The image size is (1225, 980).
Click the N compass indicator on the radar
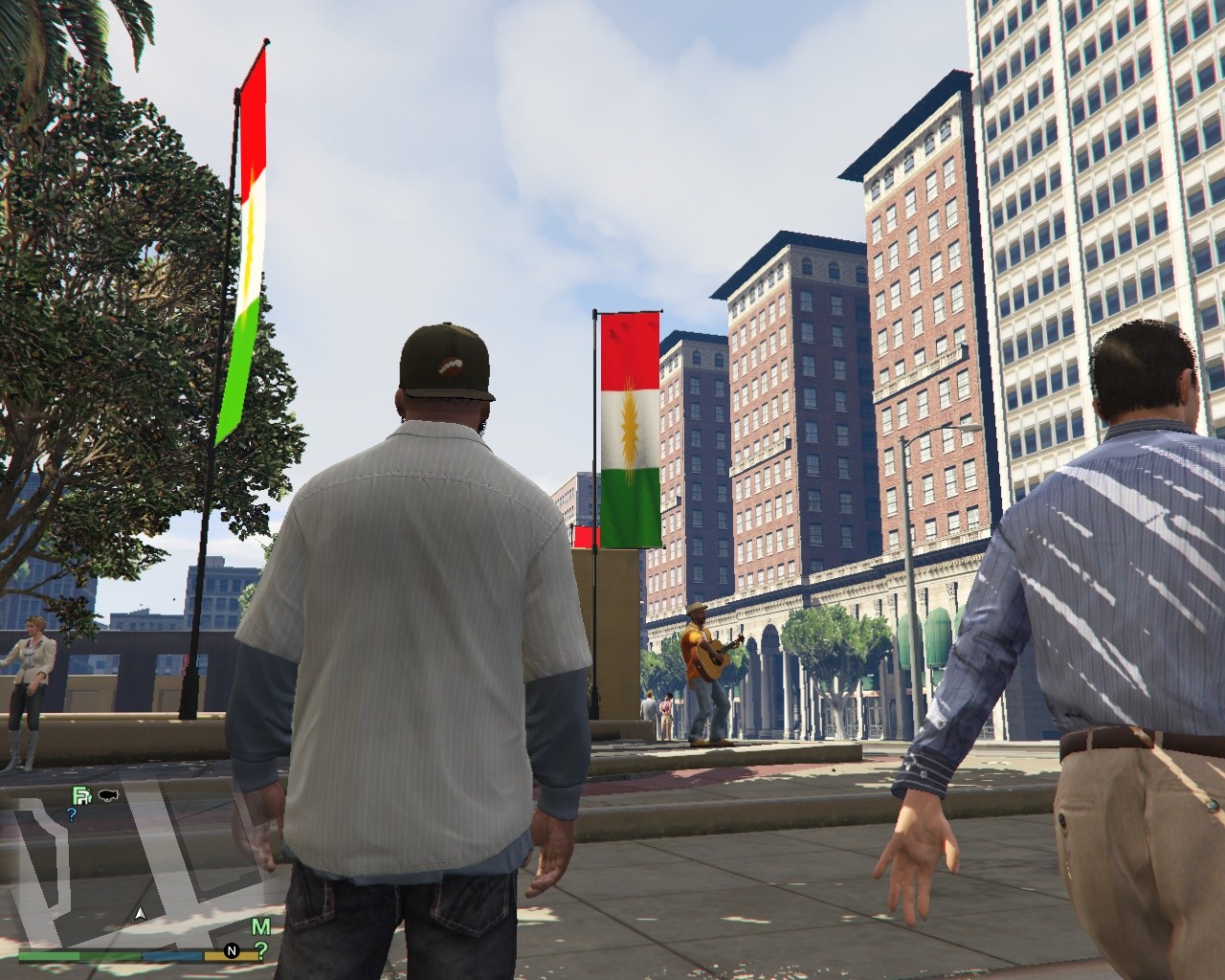[x=231, y=951]
